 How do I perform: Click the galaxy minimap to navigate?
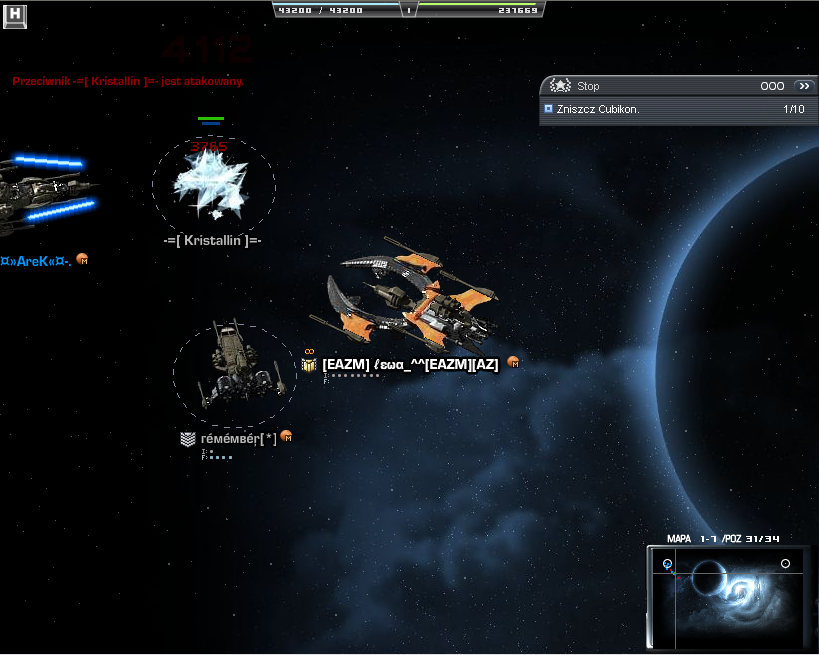point(727,598)
